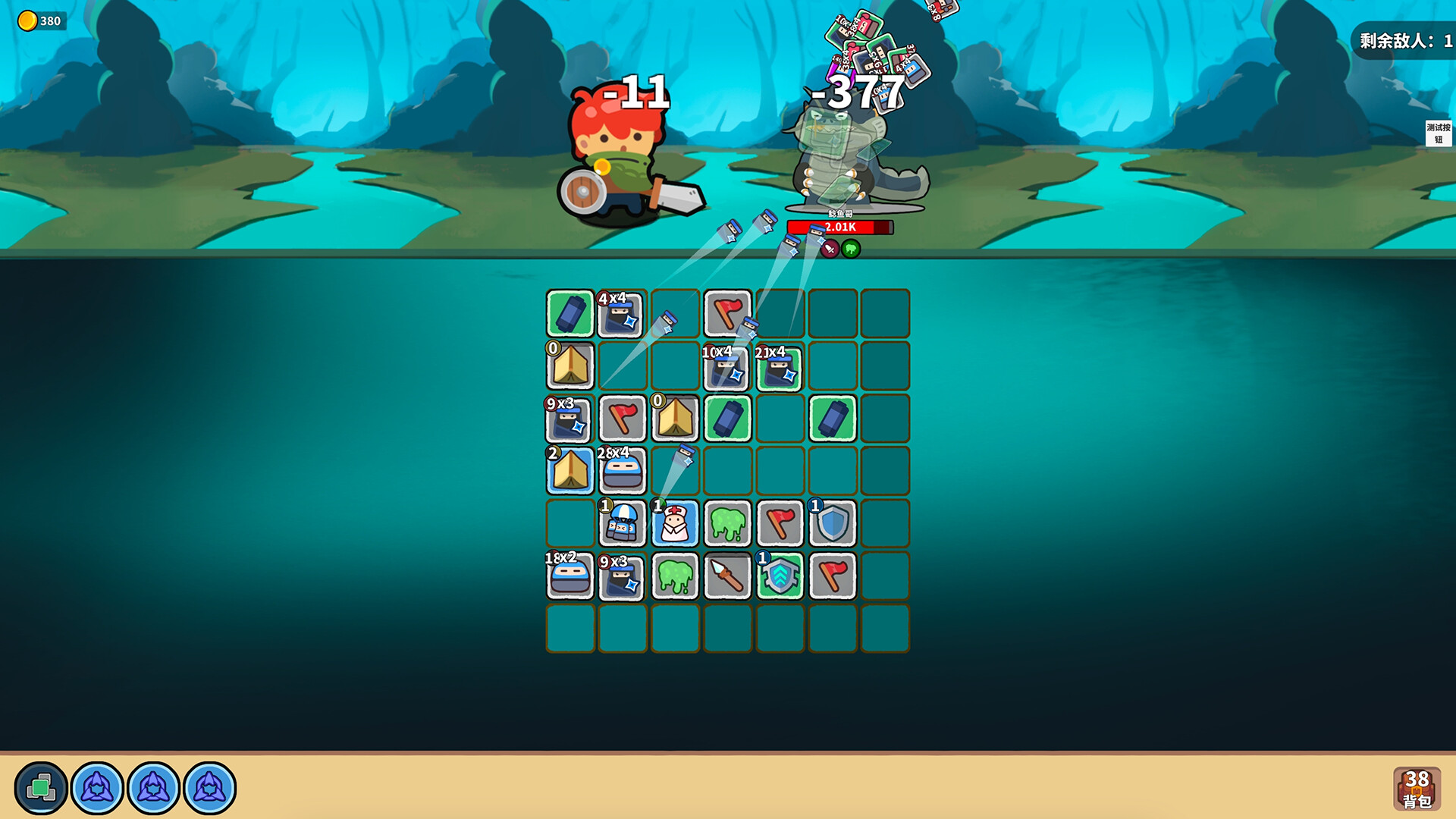This screenshot has height=819, width=1456.
Task: Select the blue scroll tile on the green cell
Action: [x=570, y=312]
